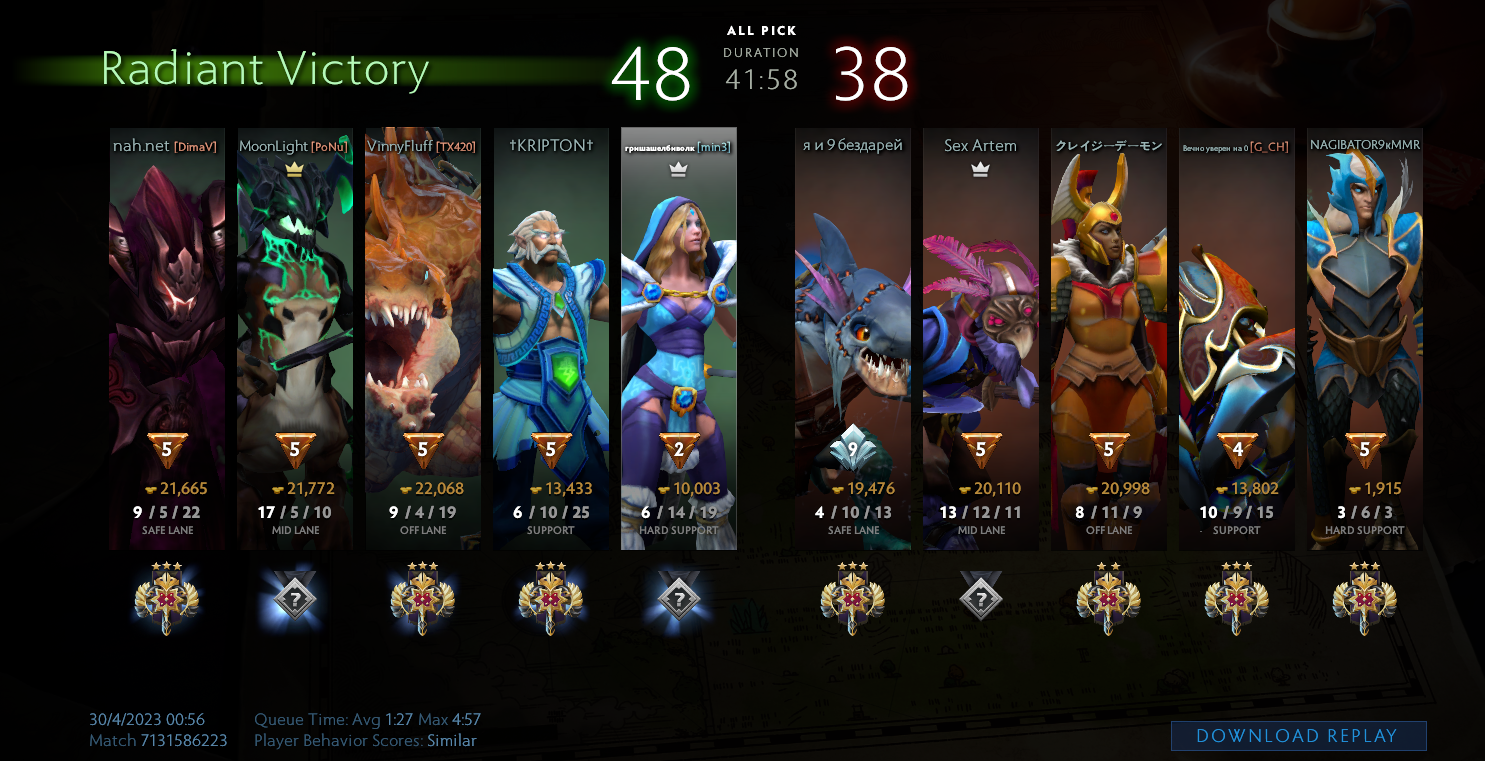
Task: Click the rank medal beneath †KRIPTON†
Action: tap(550, 597)
